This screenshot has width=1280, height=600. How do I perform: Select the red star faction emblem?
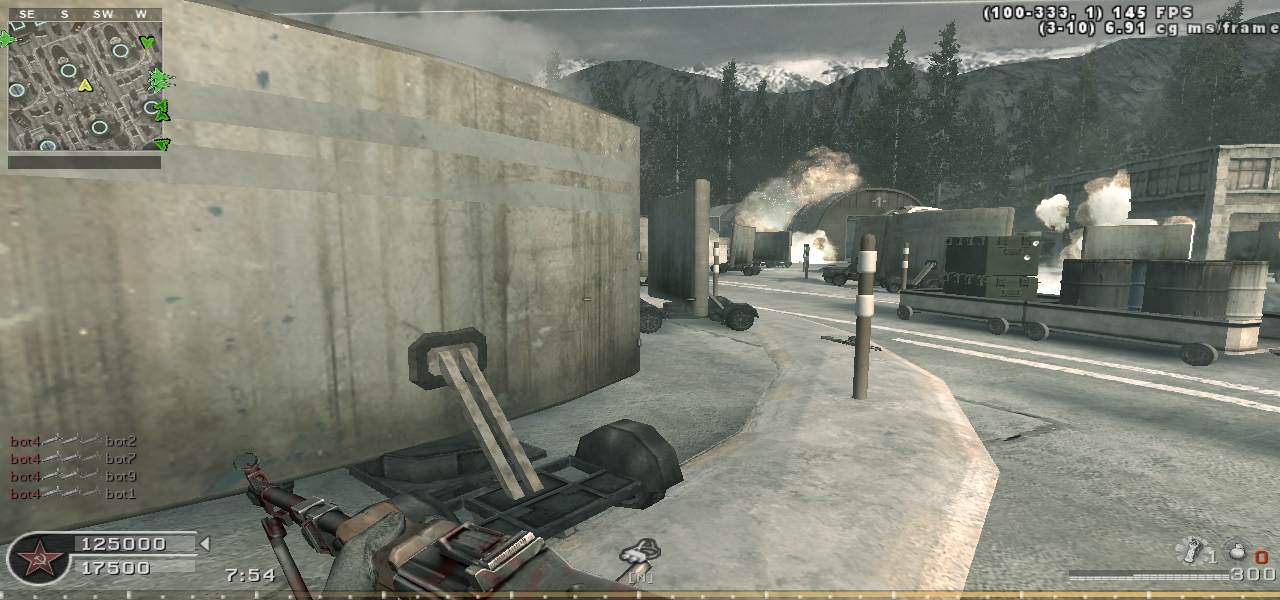tap(39, 558)
